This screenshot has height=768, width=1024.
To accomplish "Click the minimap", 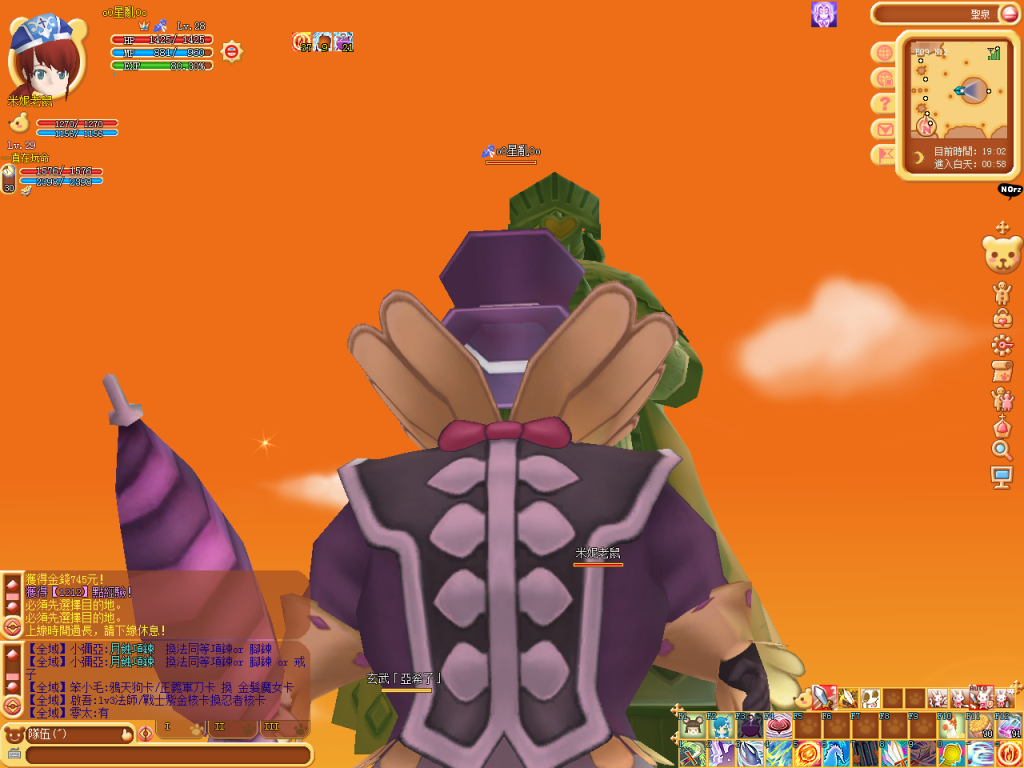I will point(958,90).
